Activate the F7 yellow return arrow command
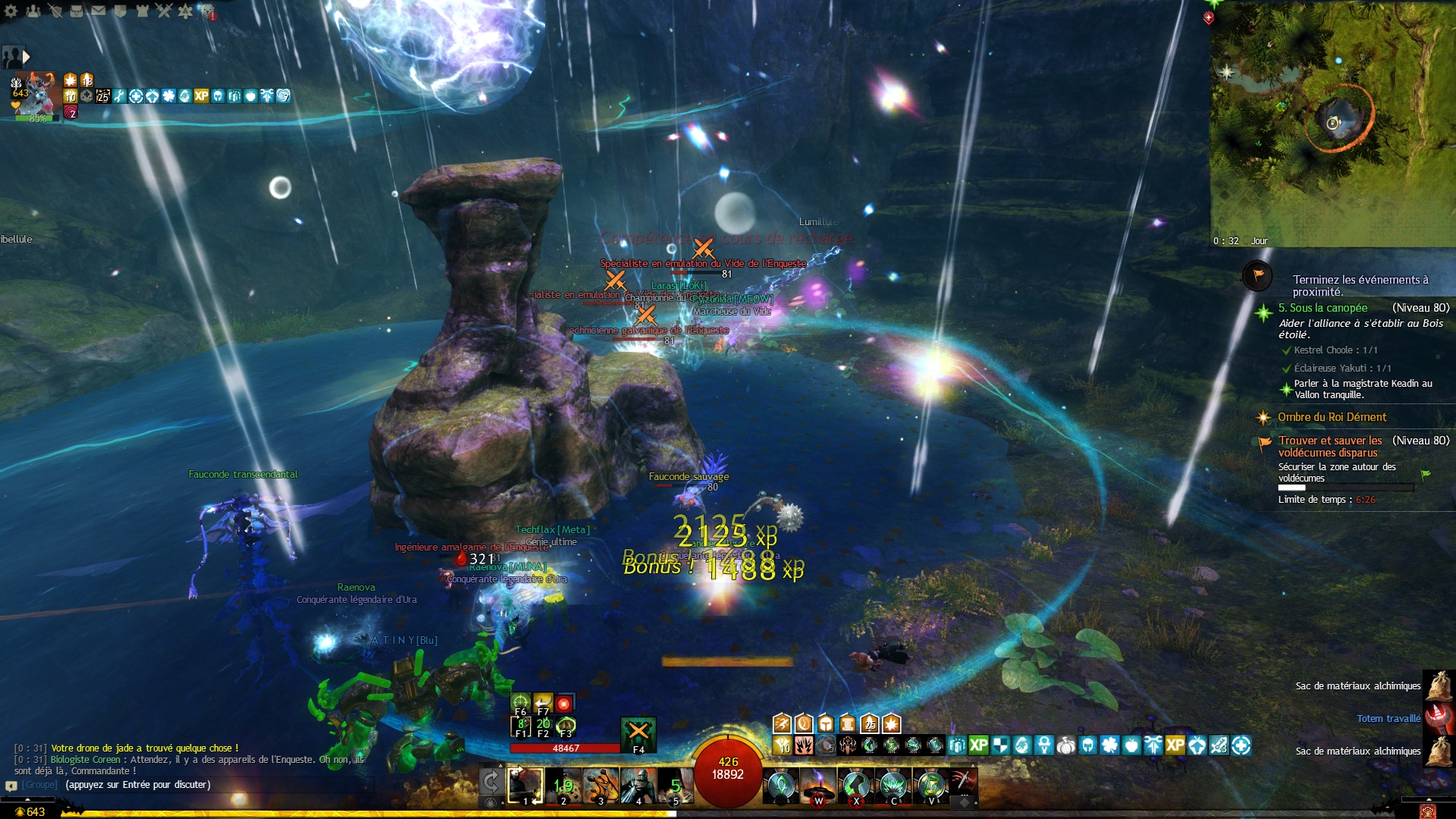This screenshot has width=1456, height=819. click(x=543, y=702)
